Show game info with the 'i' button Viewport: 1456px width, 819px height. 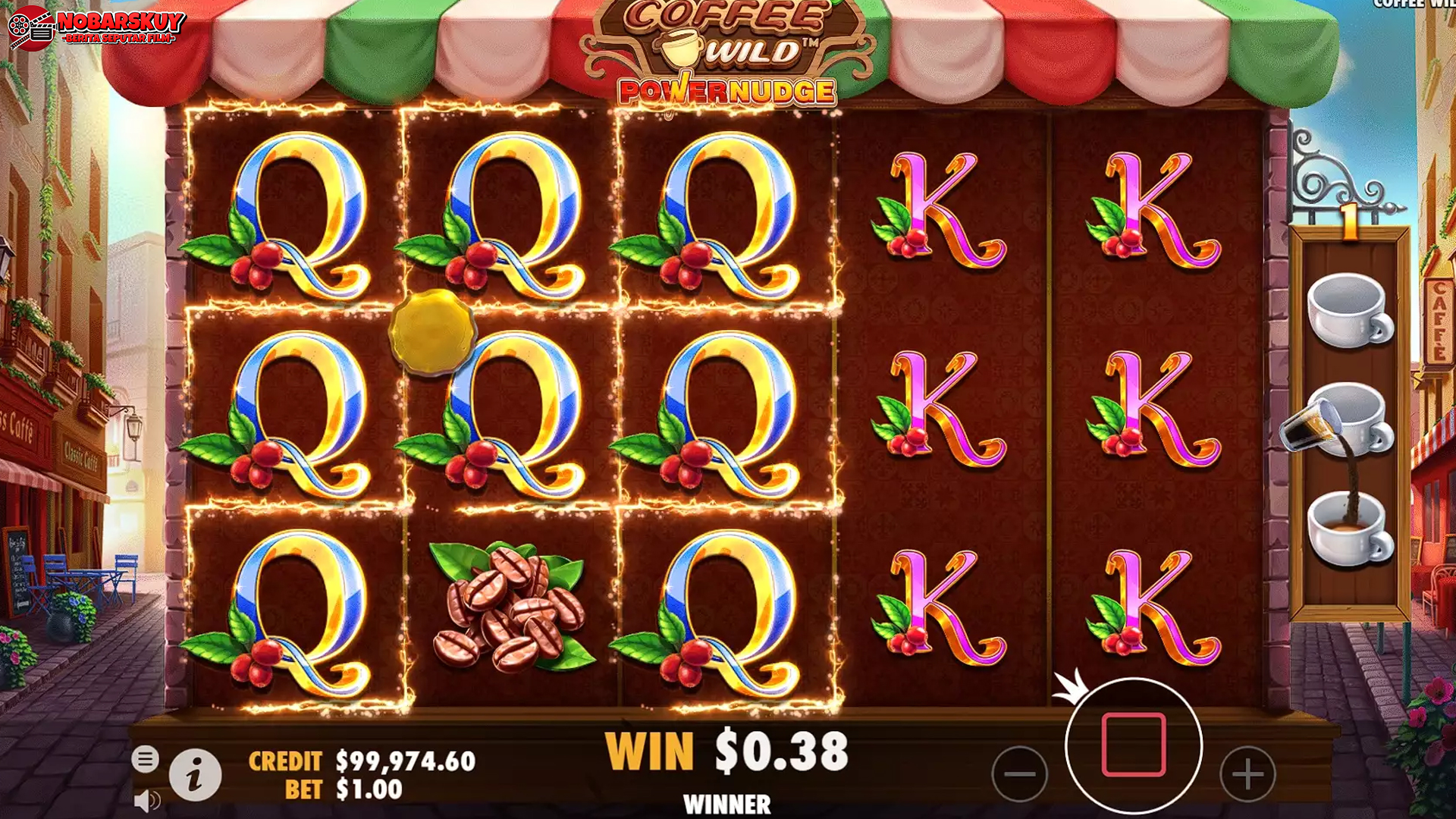point(195,775)
